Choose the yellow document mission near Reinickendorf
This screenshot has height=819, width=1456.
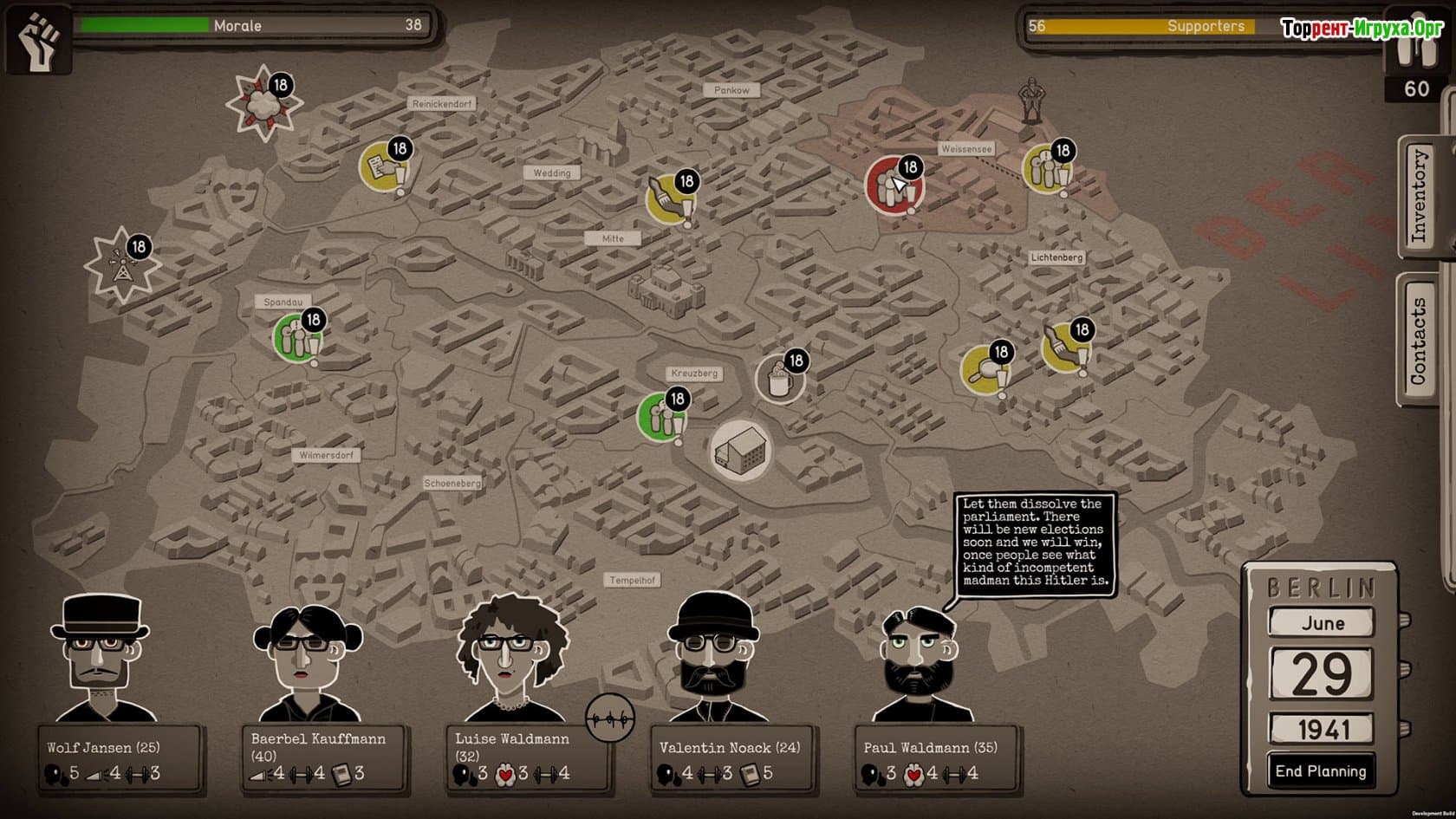(383, 166)
